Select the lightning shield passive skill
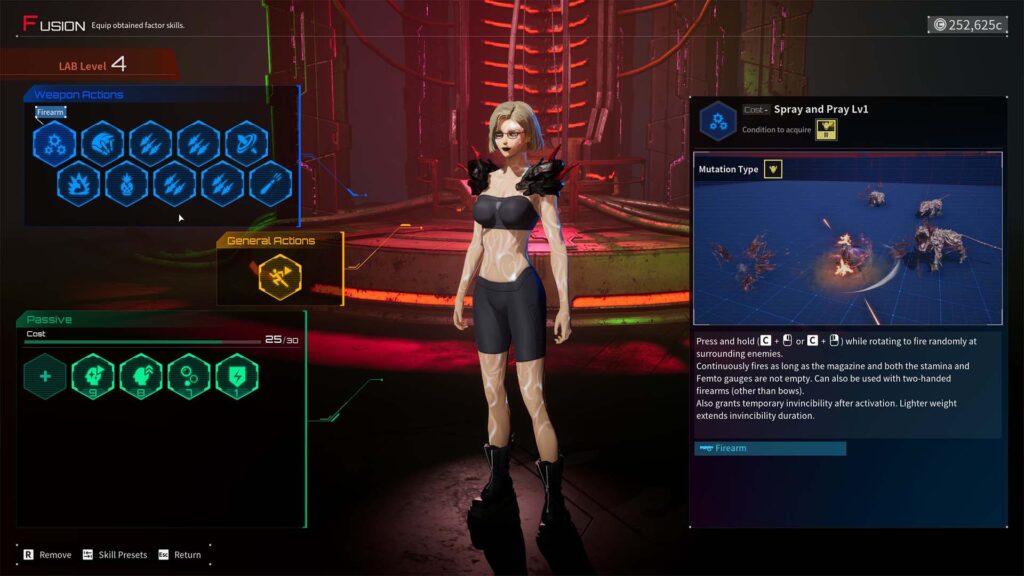 point(237,377)
